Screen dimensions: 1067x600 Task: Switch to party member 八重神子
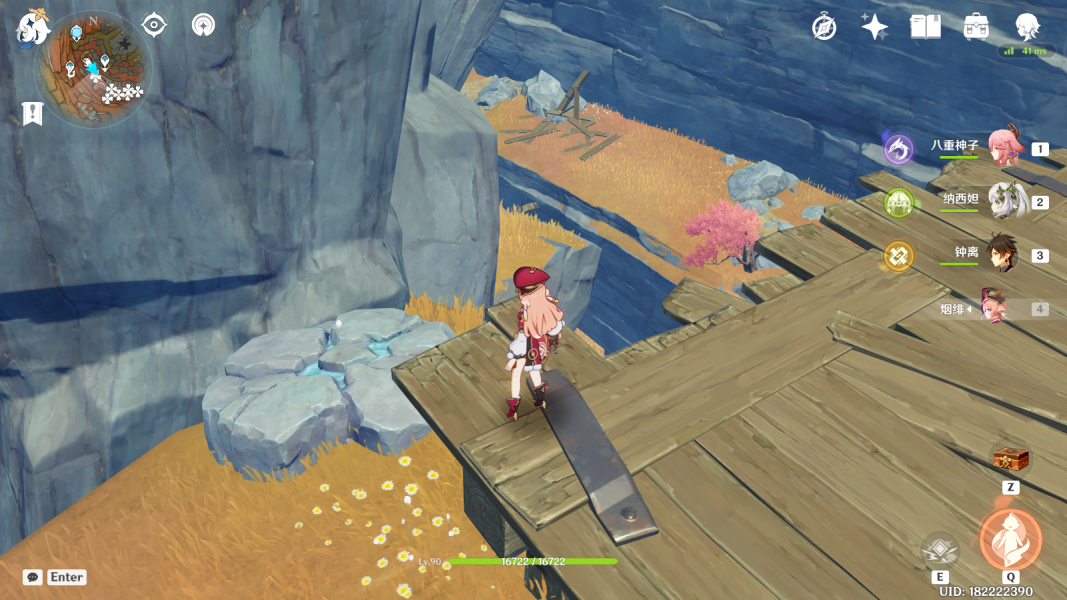click(1003, 148)
